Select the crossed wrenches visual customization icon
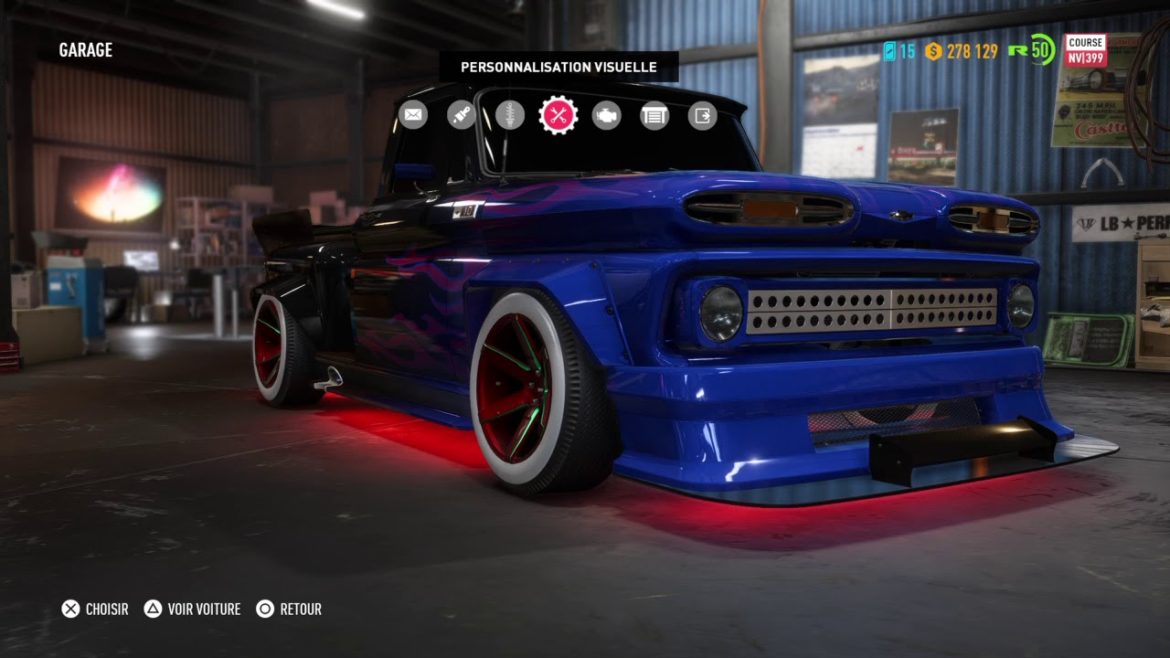Screen dimensions: 1170x658 558,115
